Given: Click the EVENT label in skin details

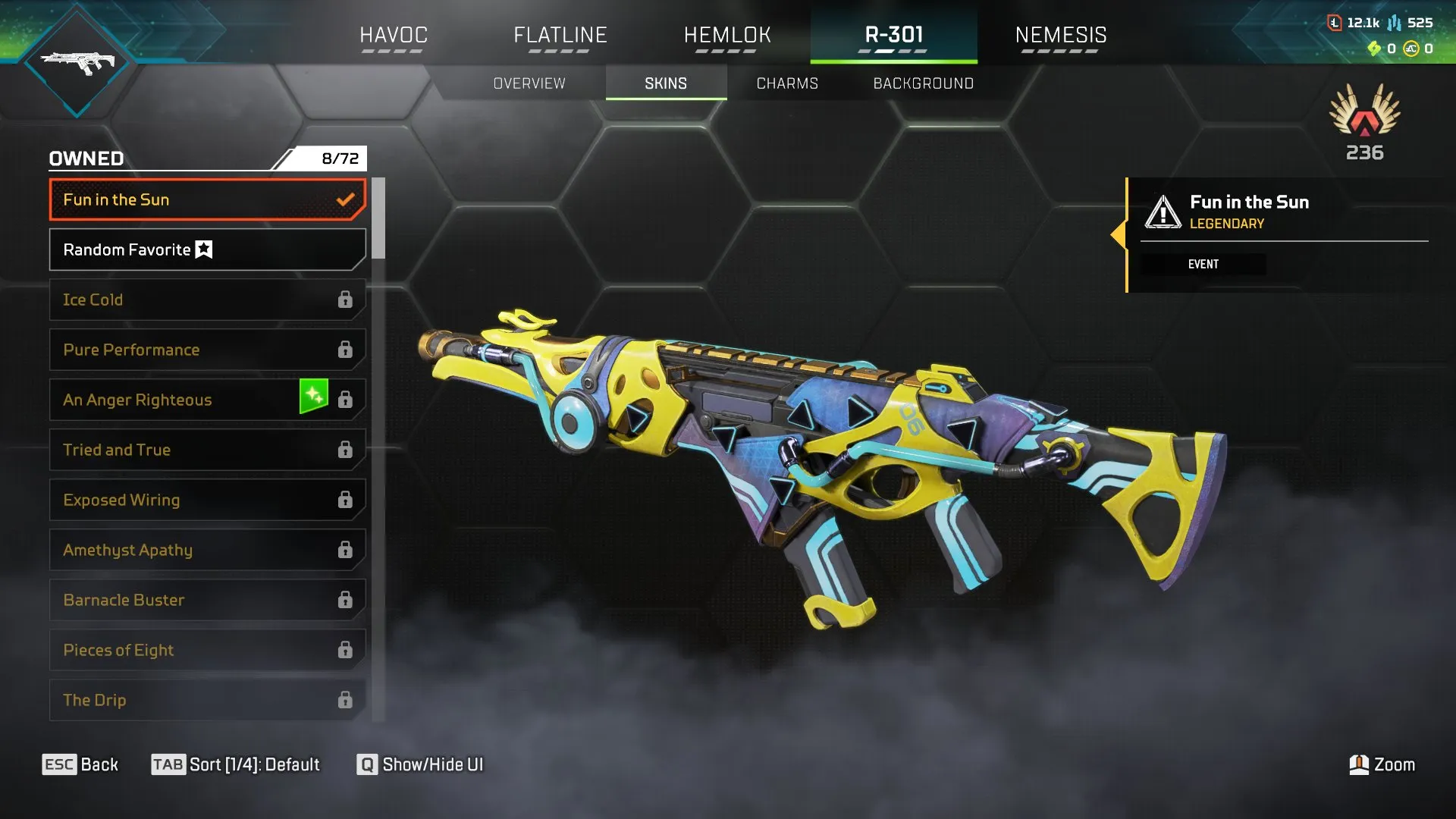Looking at the screenshot, I should click(1204, 264).
